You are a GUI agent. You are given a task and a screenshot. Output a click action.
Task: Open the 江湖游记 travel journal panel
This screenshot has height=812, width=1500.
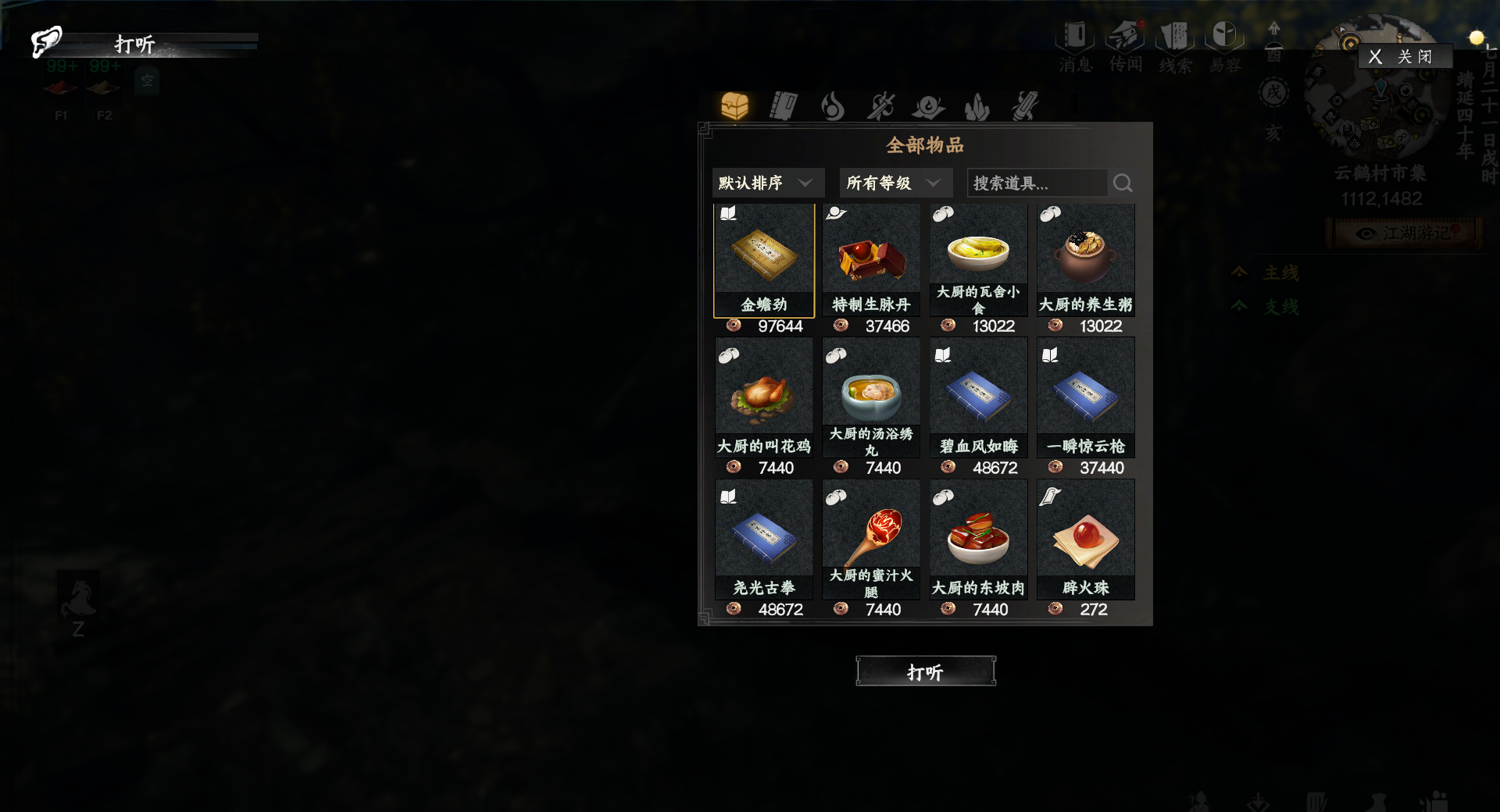(x=1406, y=233)
